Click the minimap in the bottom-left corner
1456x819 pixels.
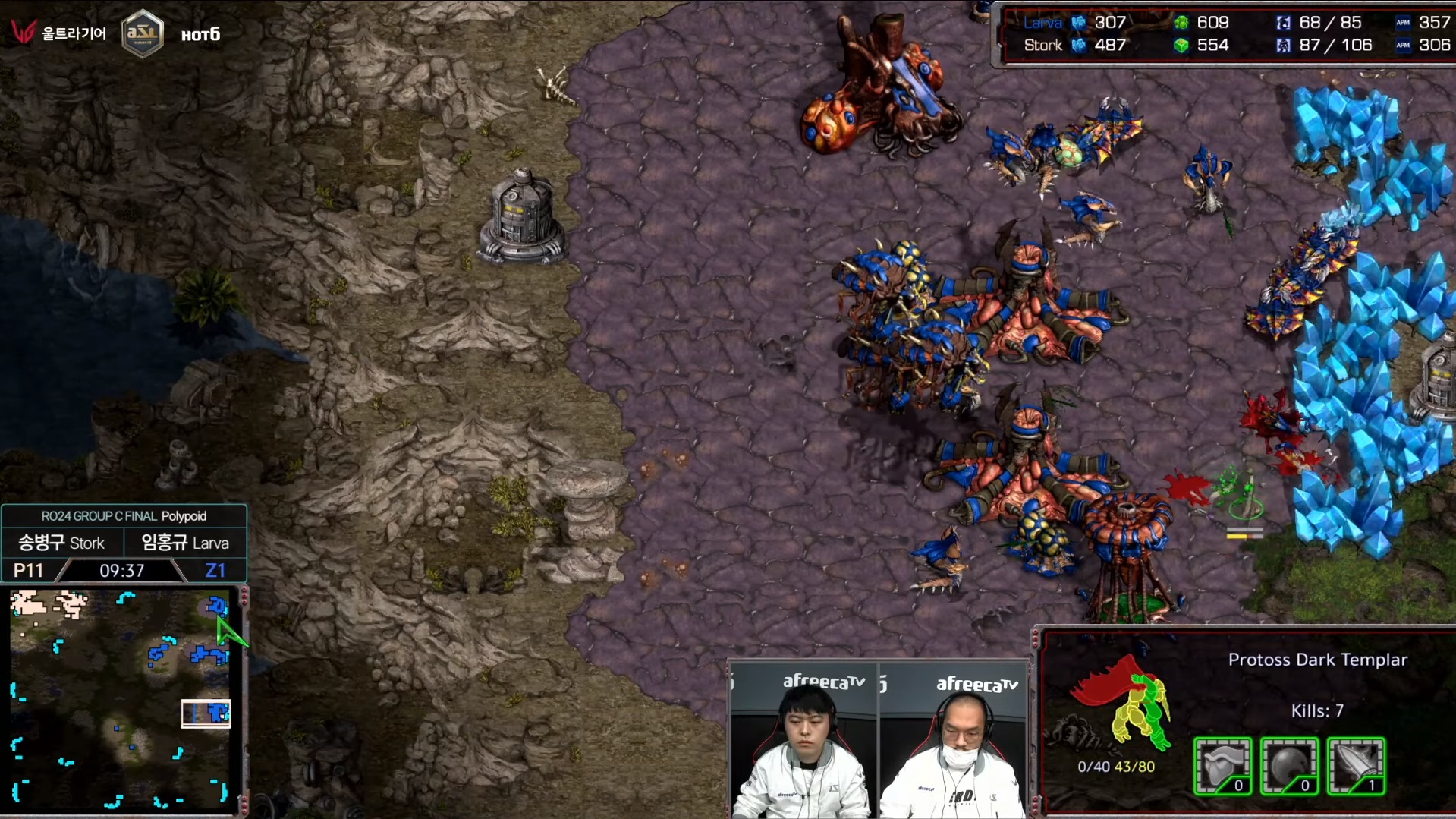tap(120, 698)
